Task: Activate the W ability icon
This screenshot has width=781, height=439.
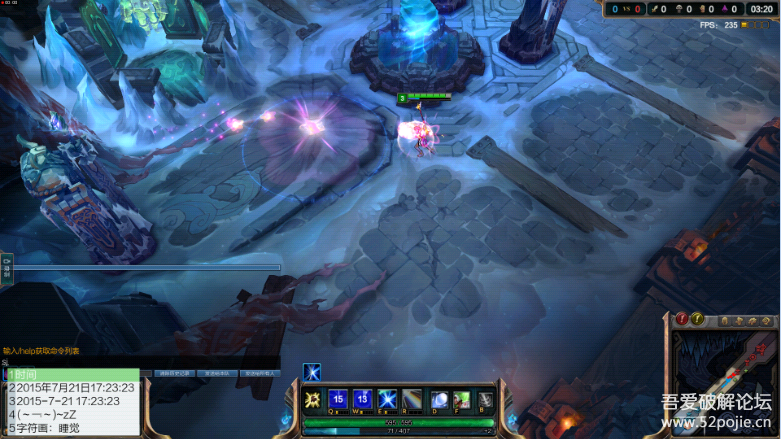Action: click(x=363, y=399)
